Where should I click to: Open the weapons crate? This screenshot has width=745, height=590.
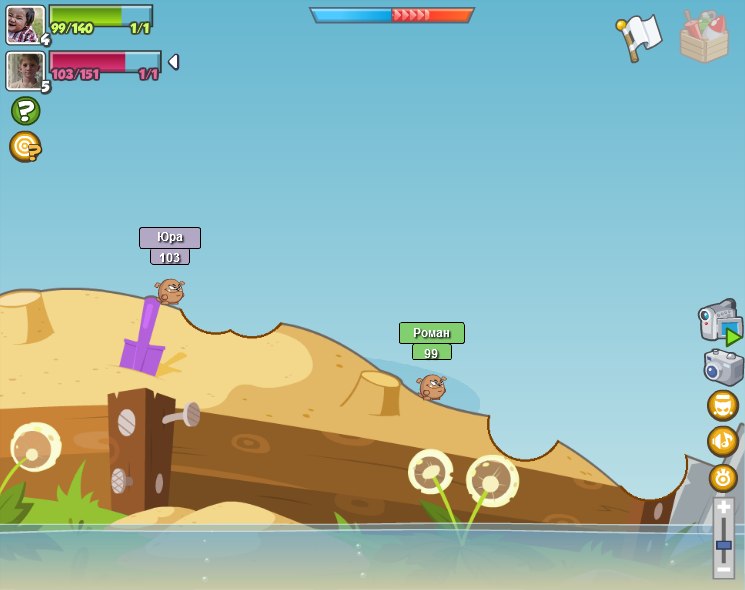(x=704, y=37)
